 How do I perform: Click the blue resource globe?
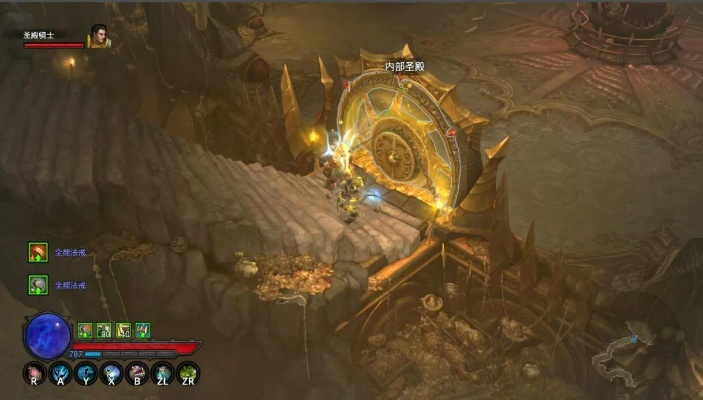click(47, 335)
